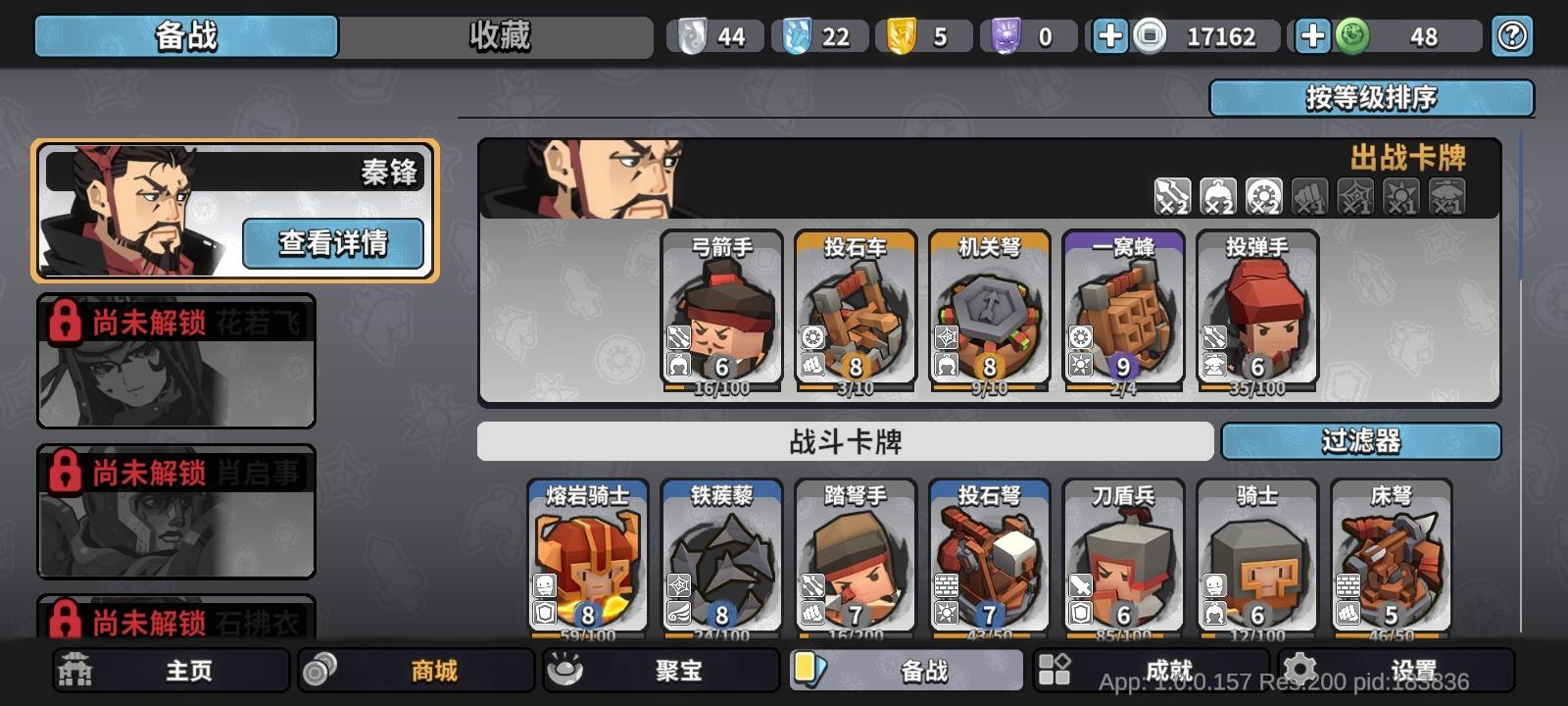Open the help question mark icon
This screenshot has width=1568, height=706.
[1515, 35]
